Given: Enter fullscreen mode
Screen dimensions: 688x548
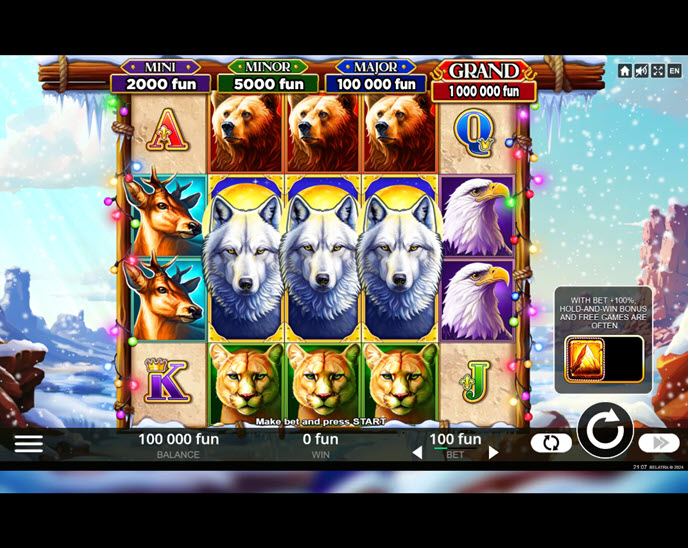Looking at the screenshot, I should (x=658, y=71).
